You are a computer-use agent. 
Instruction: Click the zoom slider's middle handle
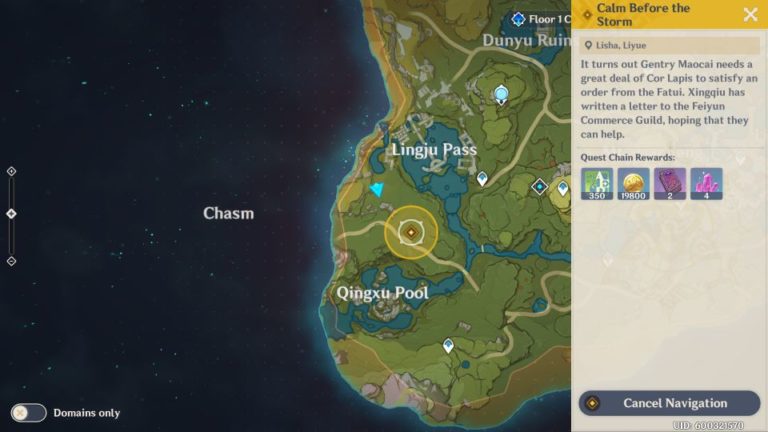point(12,213)
